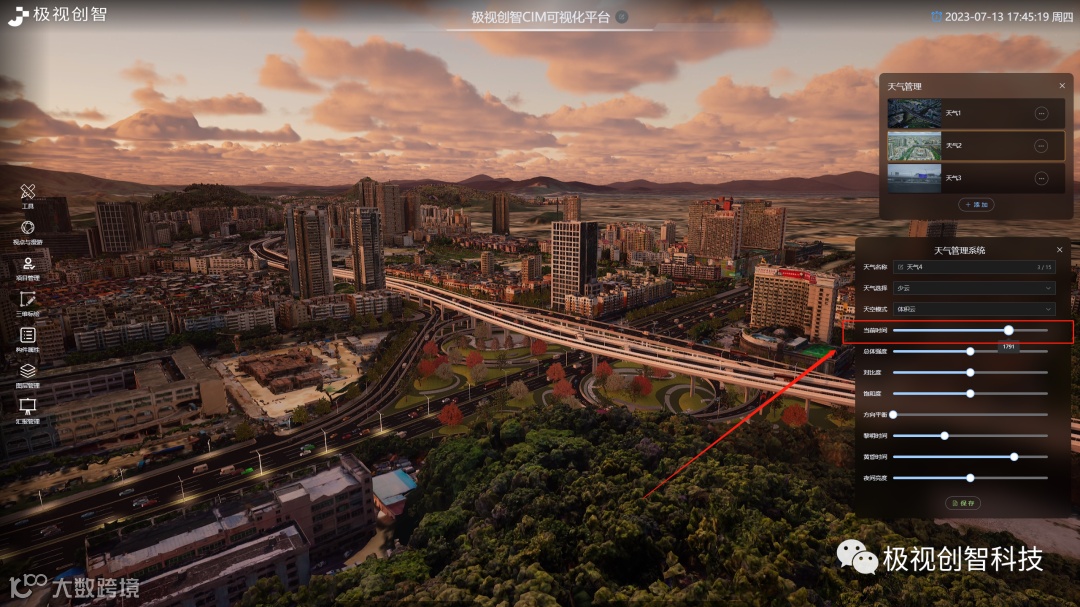Open 构件属性 component properties

tap(28, 337)
